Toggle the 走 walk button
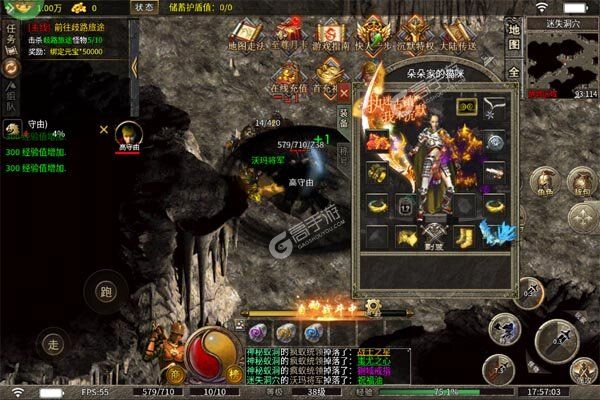This screenshot has width=600, height=400. (55, 343)
